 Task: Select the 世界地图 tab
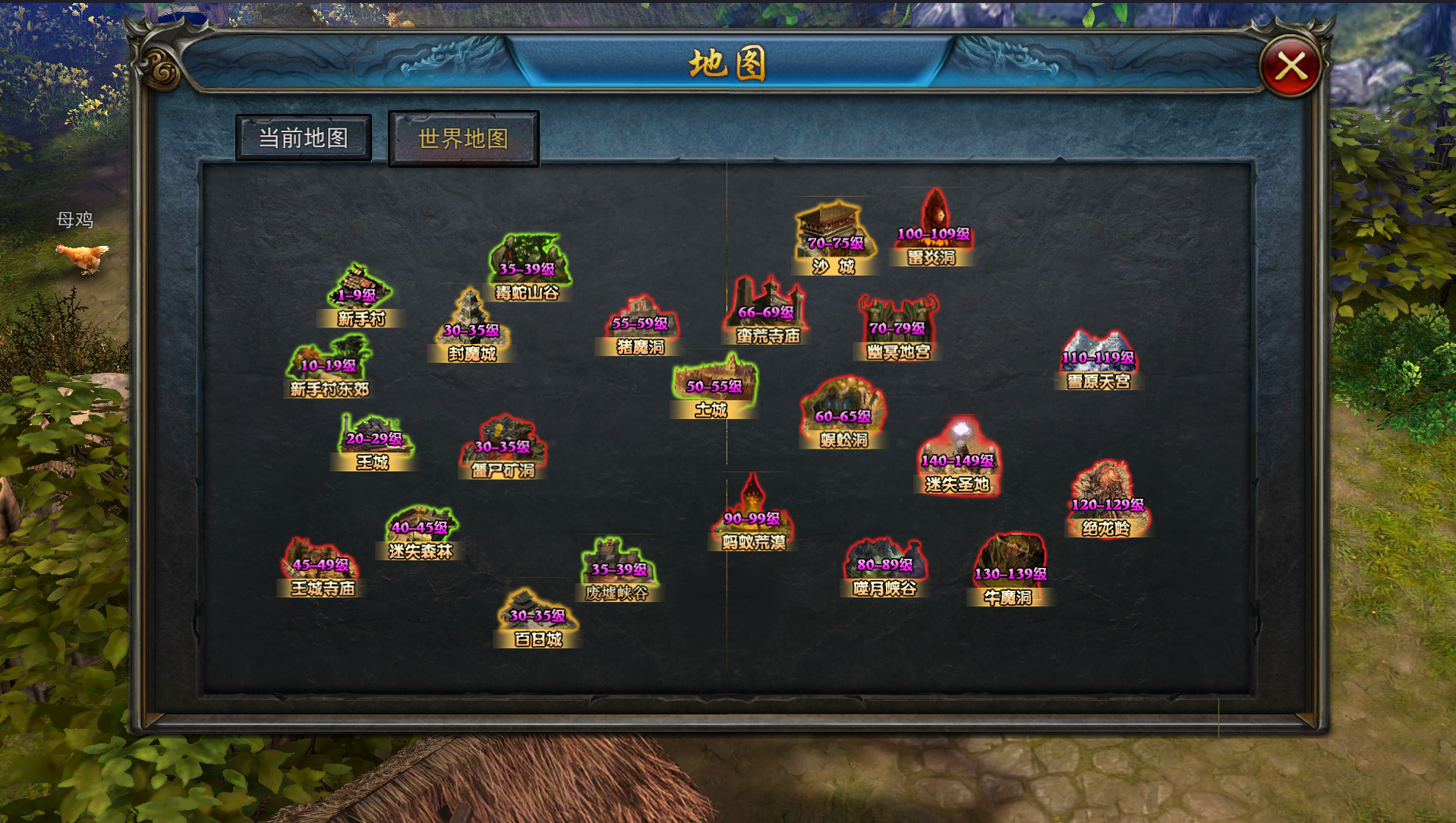[463, 139]
